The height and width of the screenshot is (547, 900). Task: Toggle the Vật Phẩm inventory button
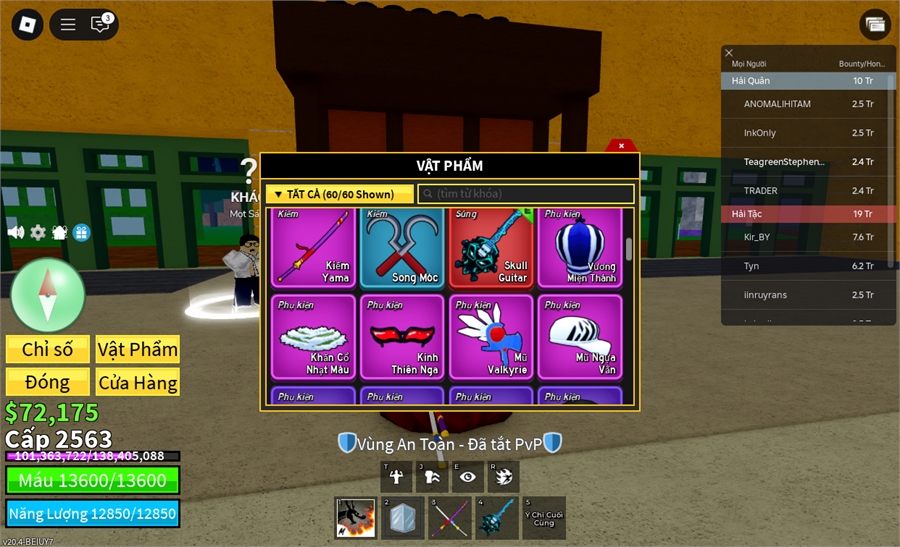point(138,349)
